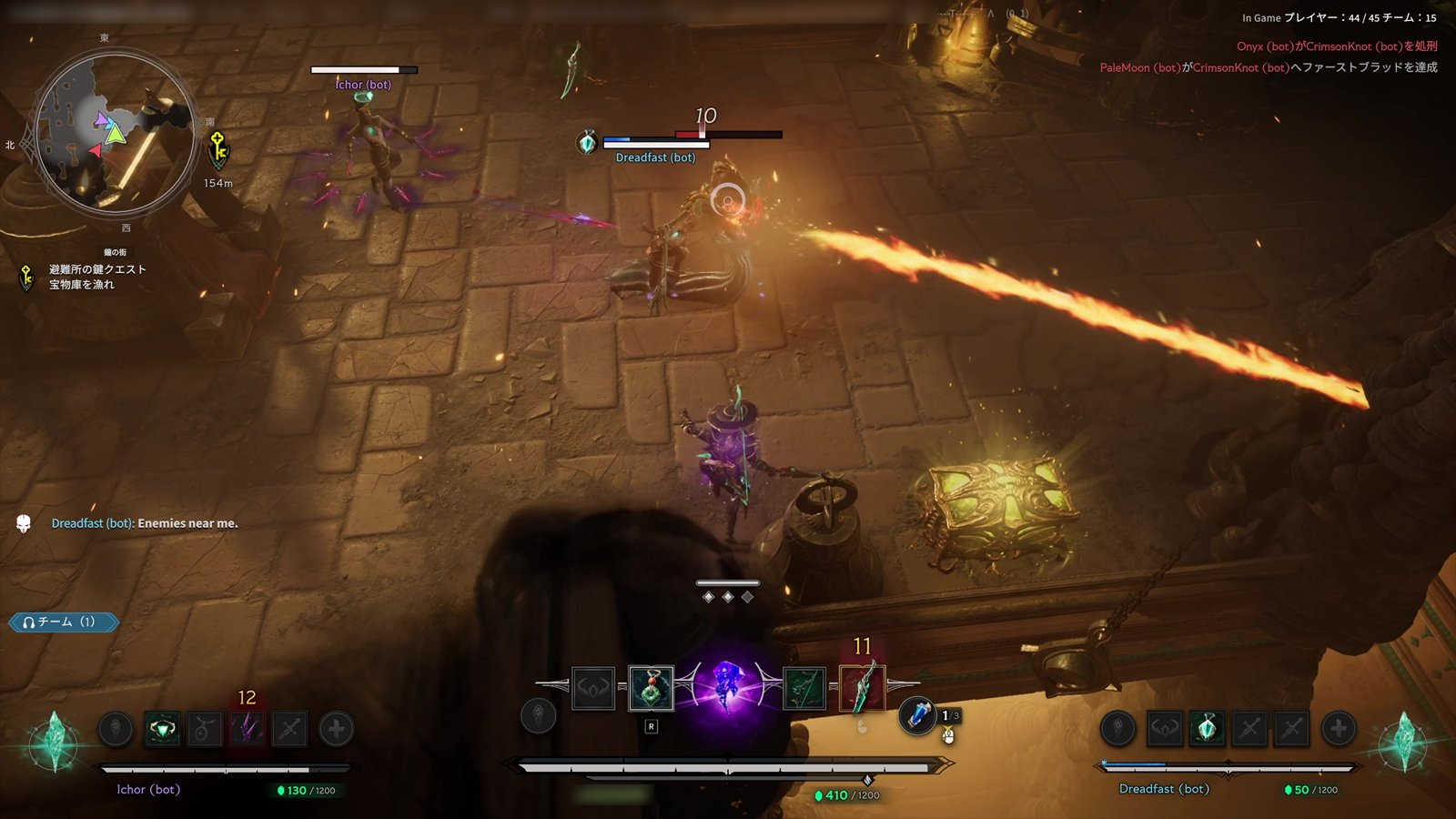Choose the green bow weapon slot
Image resolution: width=1456 pixels, height=819 pixels.
(x=804, y=689)
